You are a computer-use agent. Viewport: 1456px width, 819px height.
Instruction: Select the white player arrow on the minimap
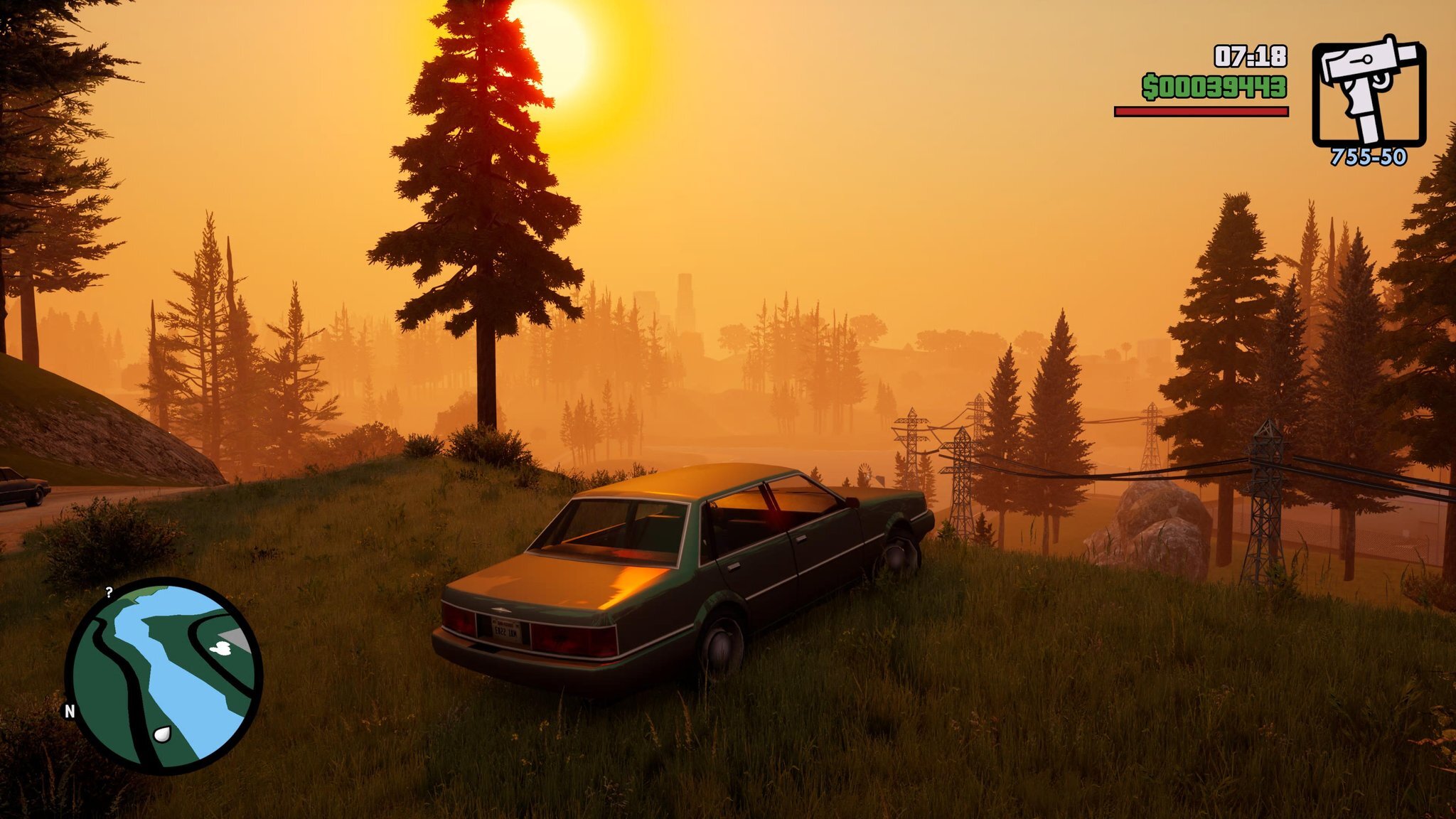[162, 734]
